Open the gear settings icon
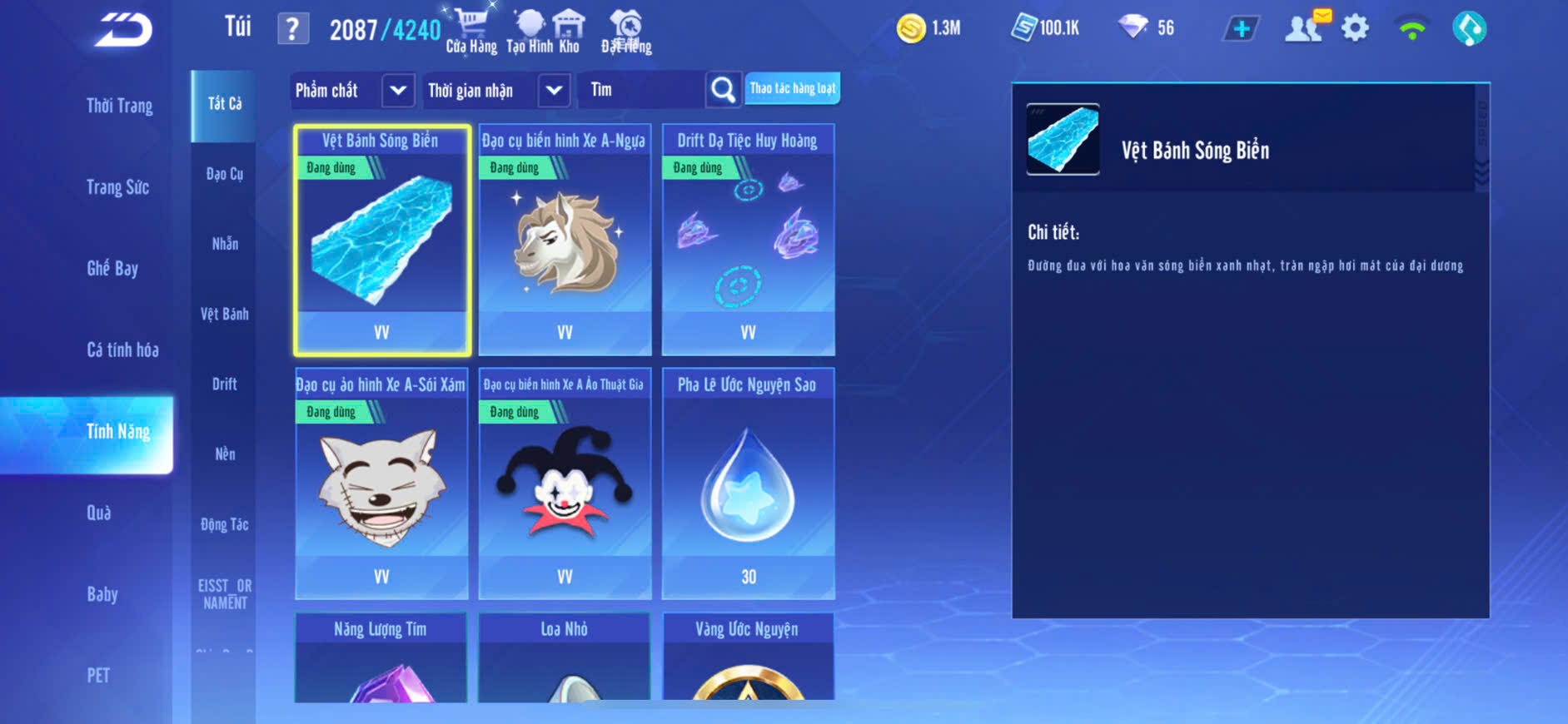Image resolution: width=1568 pixels, height=724 pixels. tap(1355, 29)
